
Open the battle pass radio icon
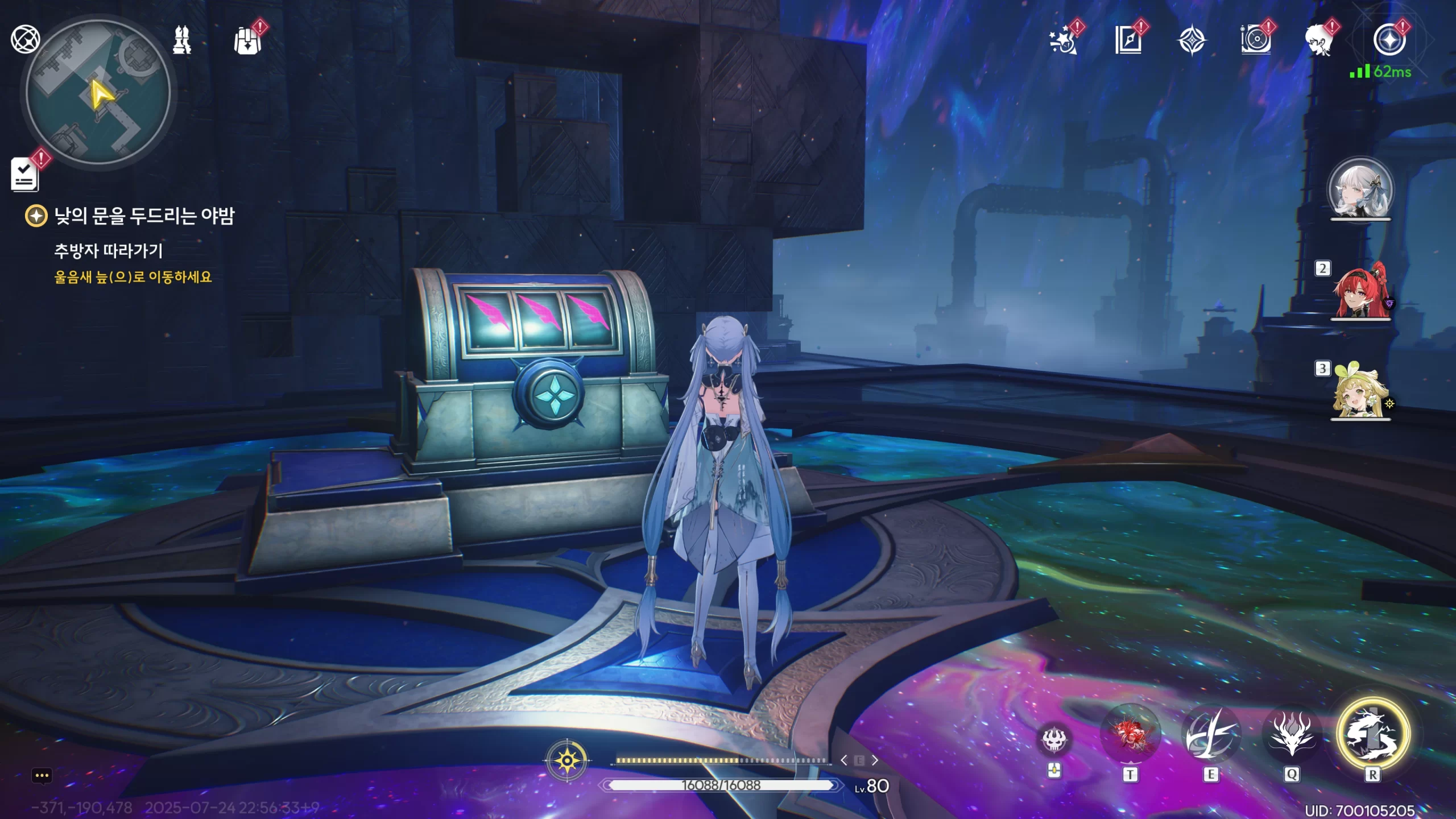(1255, 41)
